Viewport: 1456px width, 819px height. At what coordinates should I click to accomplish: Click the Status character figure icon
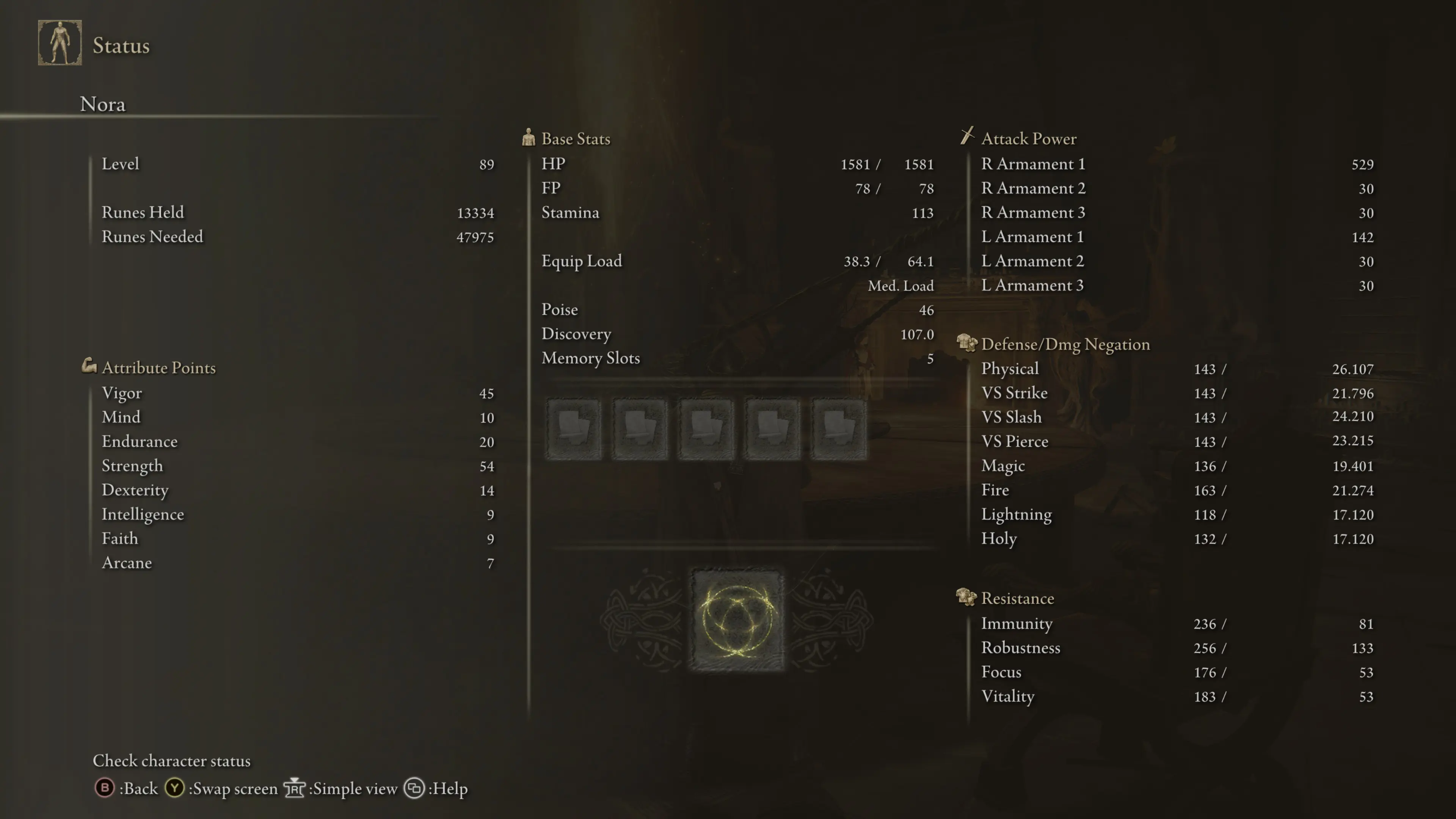click(x=60, y=43)
